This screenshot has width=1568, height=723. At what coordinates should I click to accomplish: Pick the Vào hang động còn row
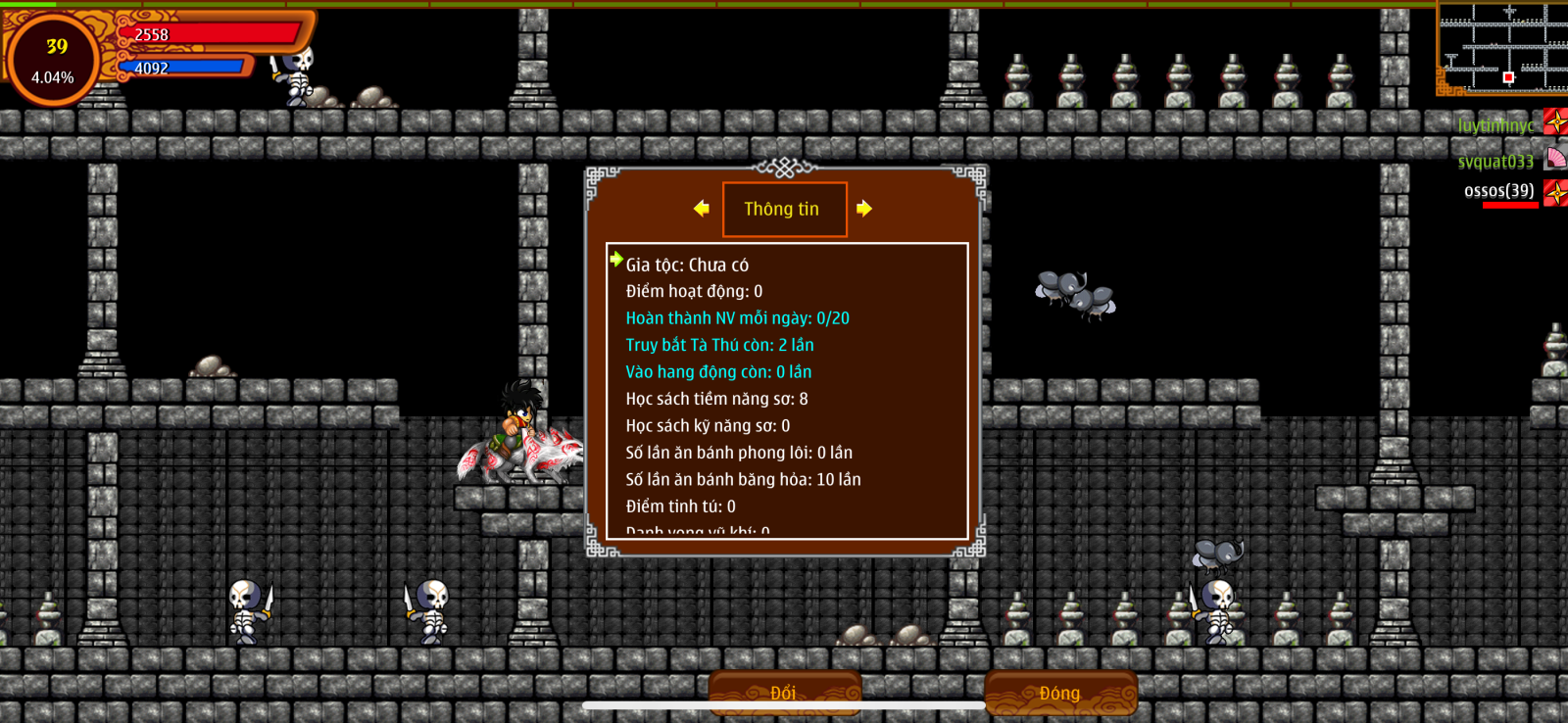pyautogui.click(x=718, y=372)
